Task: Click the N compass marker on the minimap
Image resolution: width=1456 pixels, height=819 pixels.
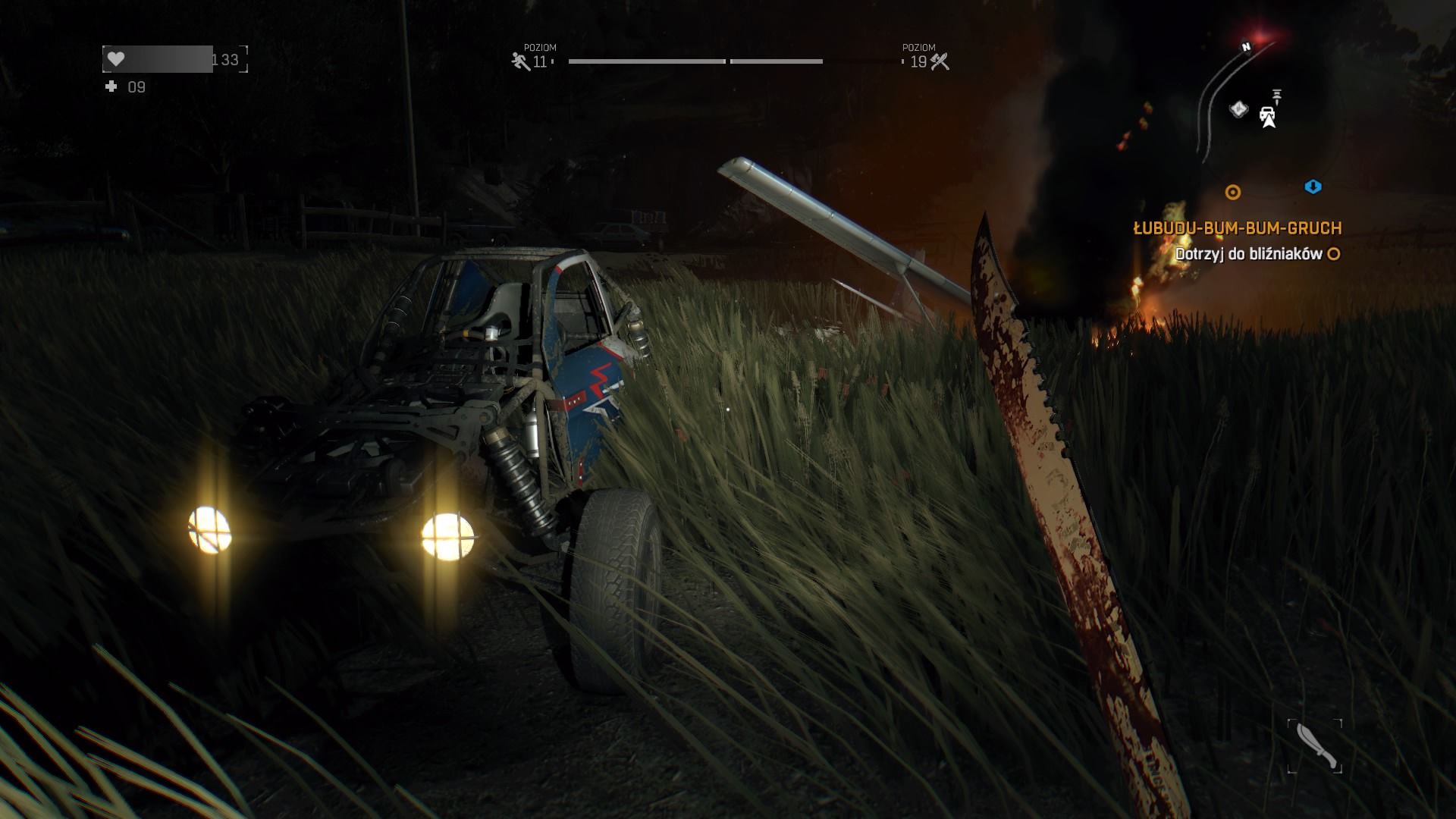Action: (1246, 46)
